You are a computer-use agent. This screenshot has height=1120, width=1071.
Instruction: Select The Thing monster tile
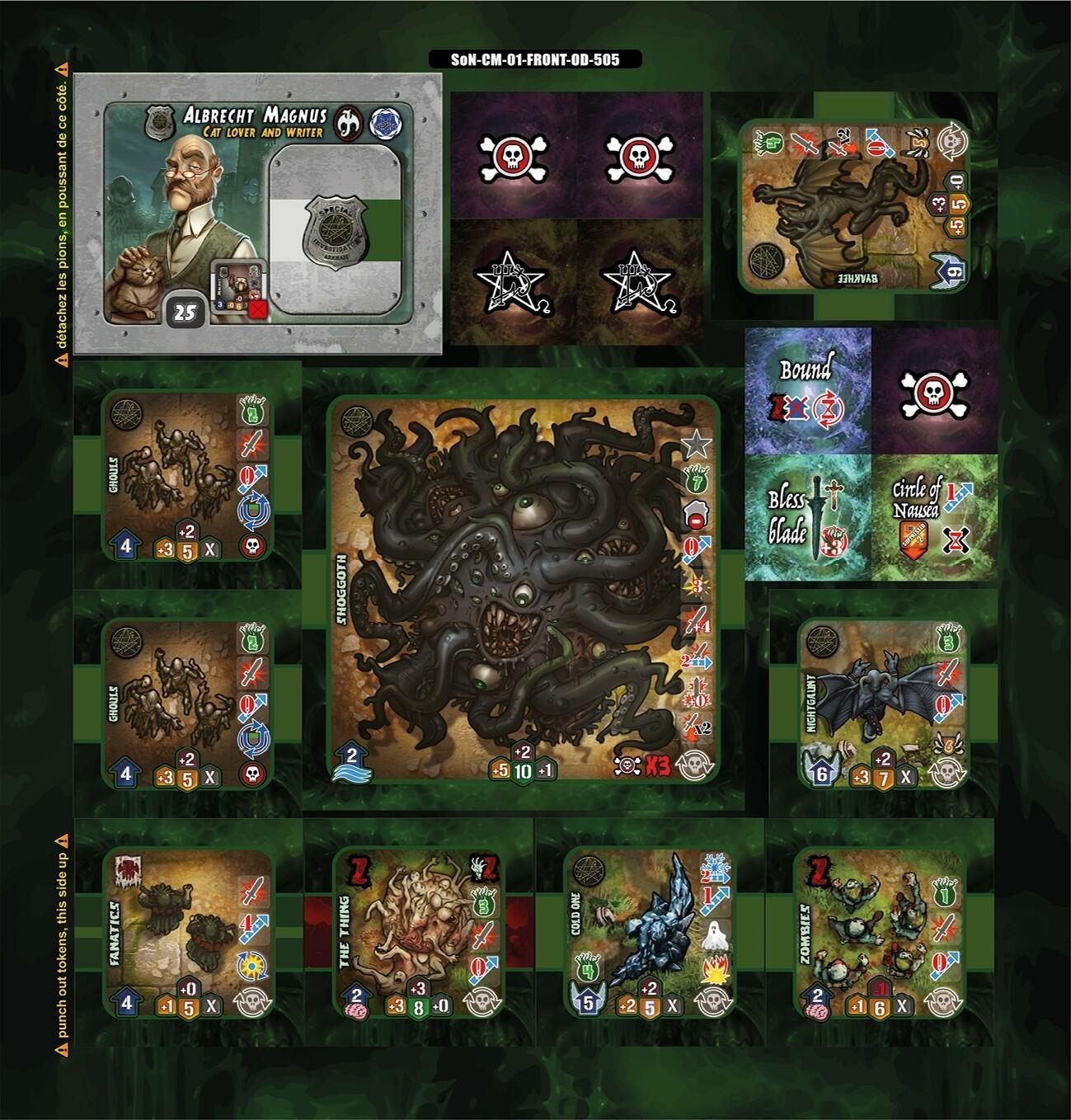click(x=419, y=934)
